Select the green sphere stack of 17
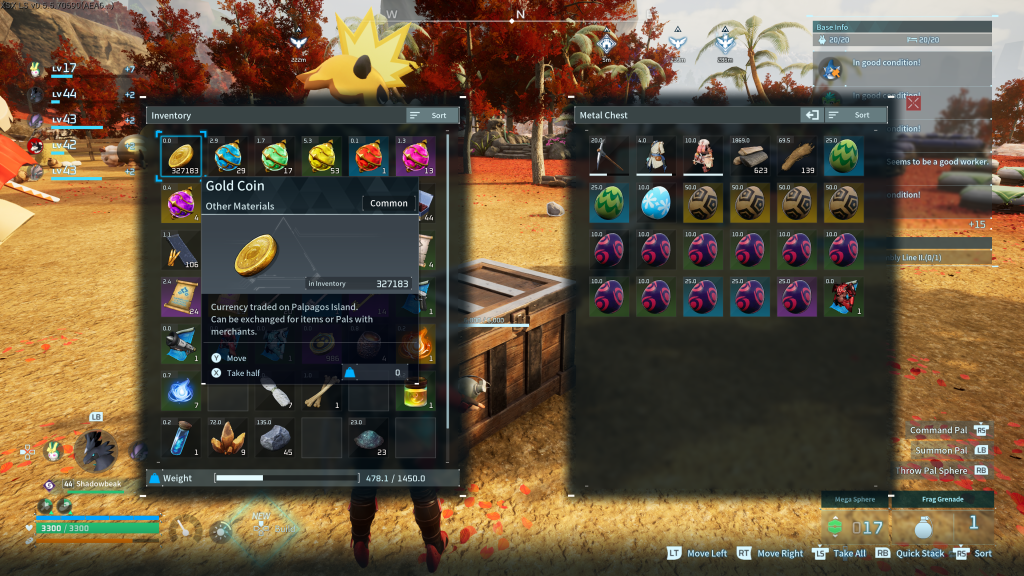Image resolution: width=1024 pixels, height=576 pixels. pyautogui.click(x=275, y=156)
